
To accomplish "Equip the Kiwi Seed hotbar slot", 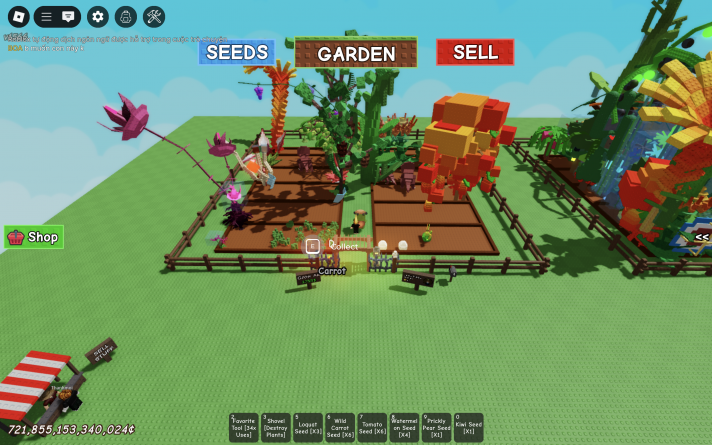I will pos(468,427).
